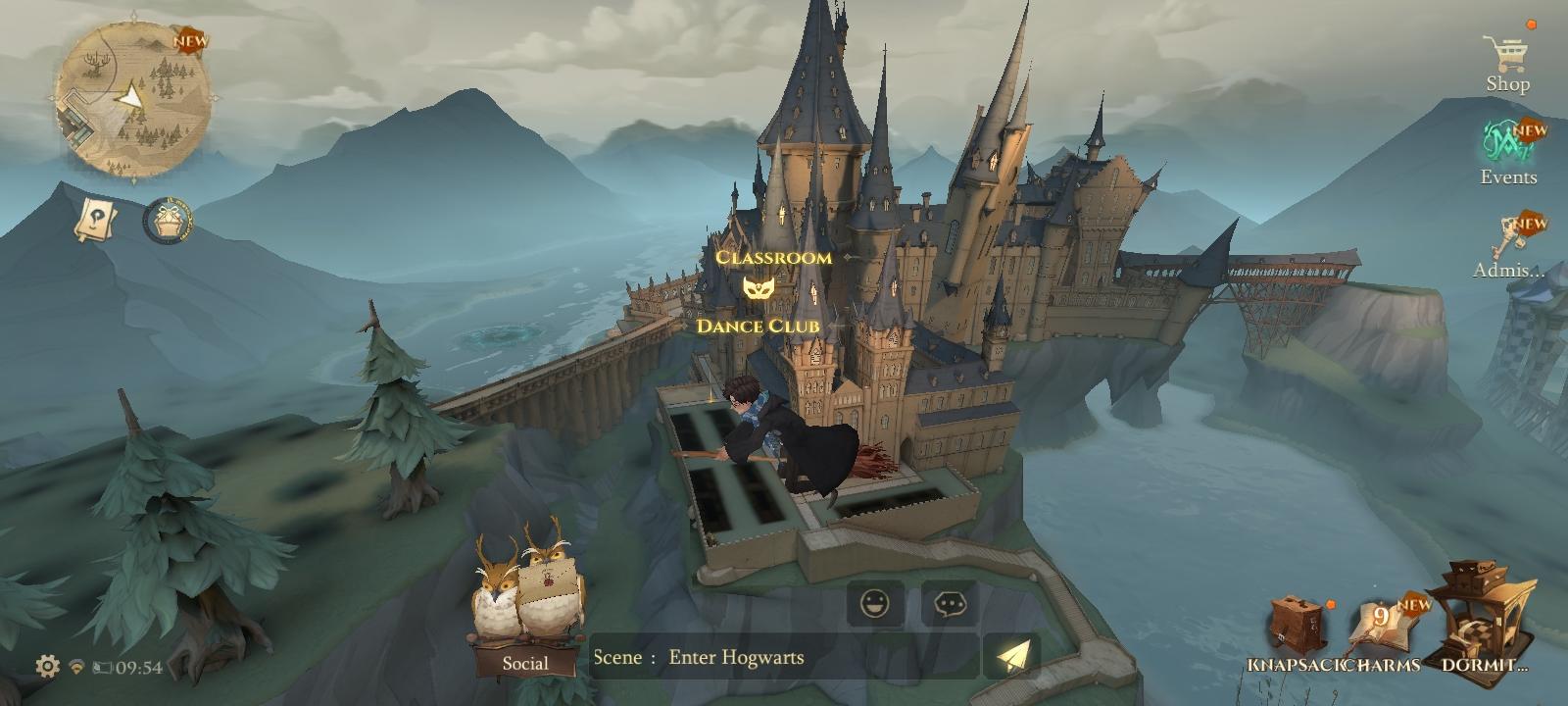The height and width of the screenshot is (706, 1568).
Task: Open the Events menu
Action: point(1507,147)
